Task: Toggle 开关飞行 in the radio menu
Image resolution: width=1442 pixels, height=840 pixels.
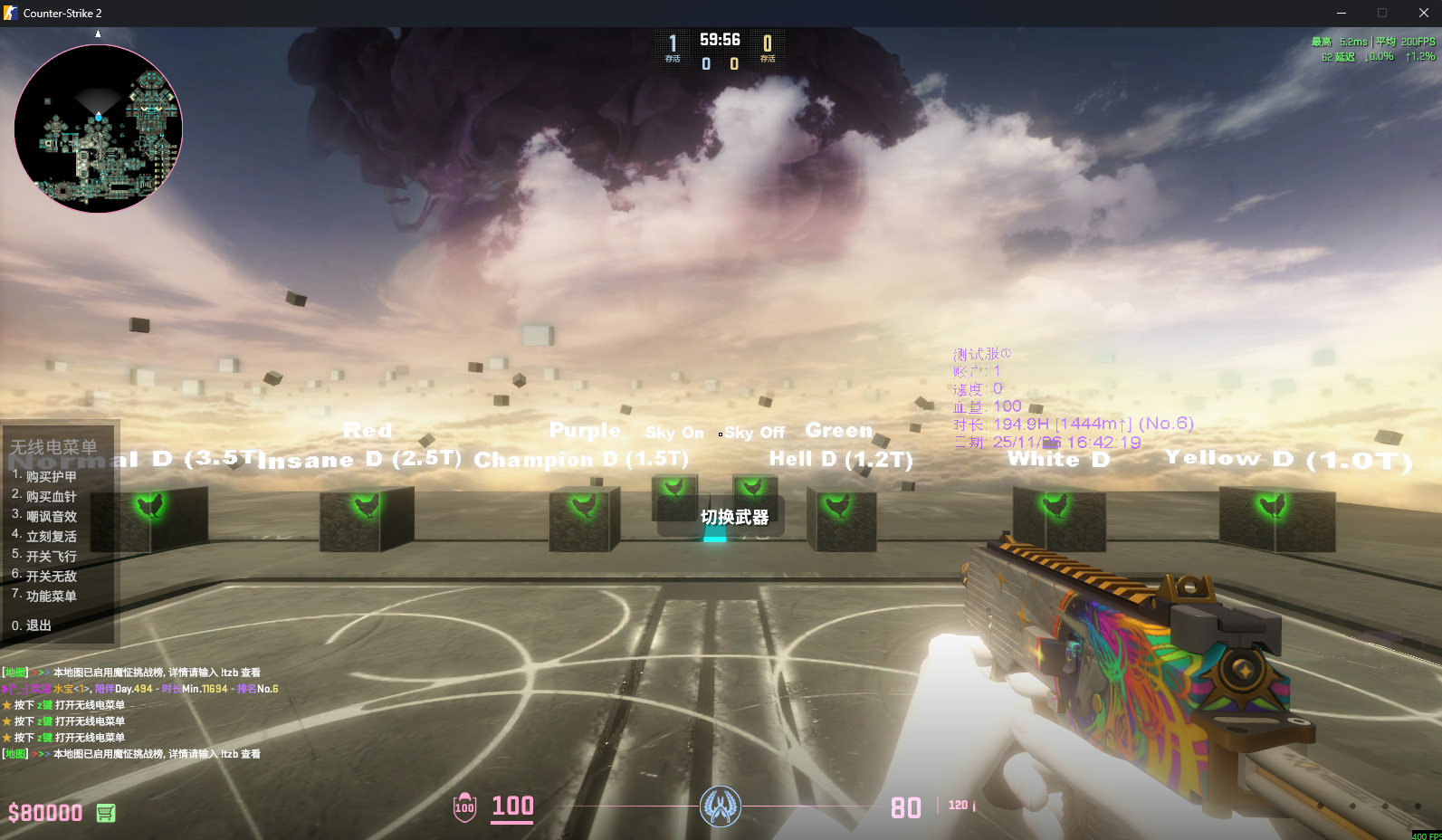Action: point(51,556)
